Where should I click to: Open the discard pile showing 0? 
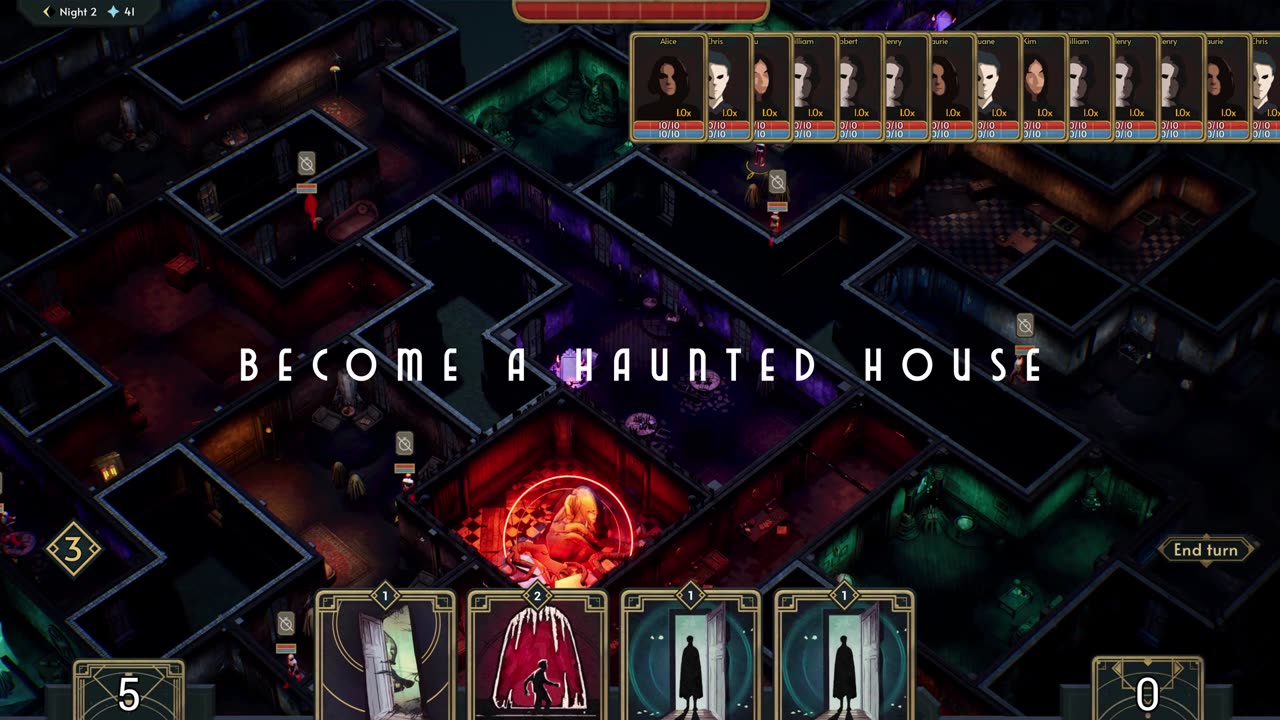coord(1147,691)
